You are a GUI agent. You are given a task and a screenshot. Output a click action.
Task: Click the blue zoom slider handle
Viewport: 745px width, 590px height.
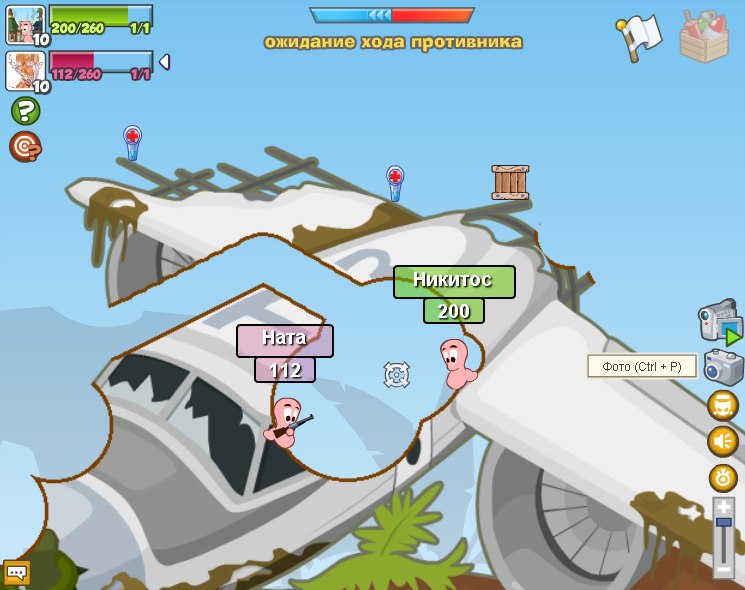coord(723,522)
